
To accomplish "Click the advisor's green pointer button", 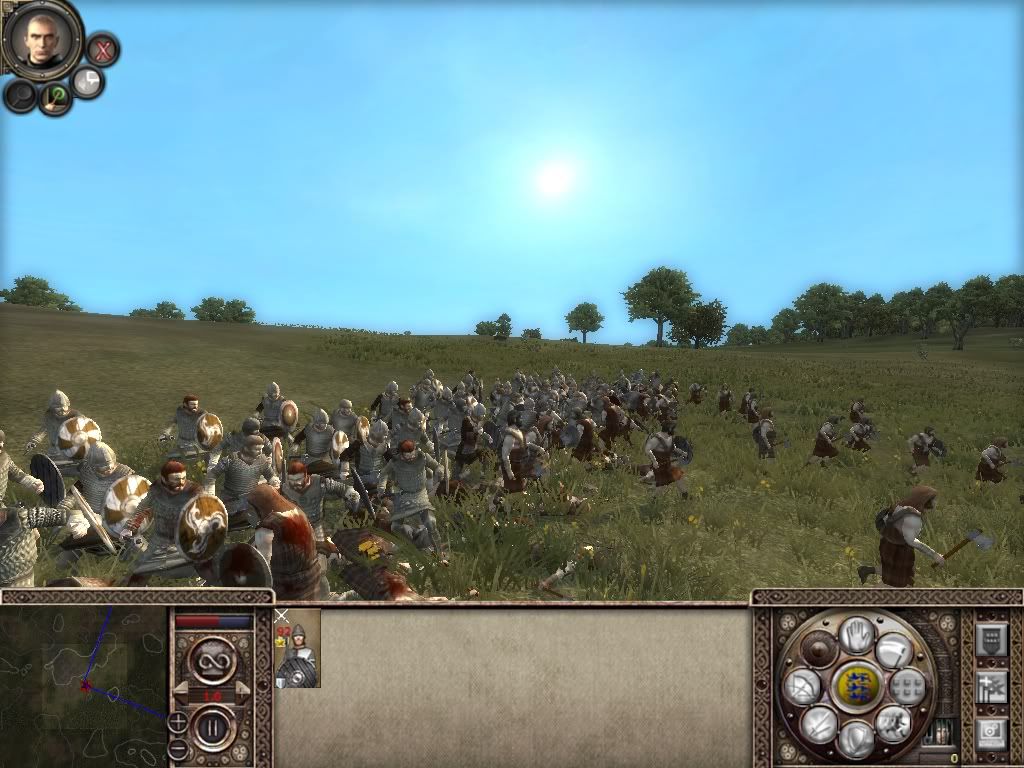I will click(x=55, y=97).
